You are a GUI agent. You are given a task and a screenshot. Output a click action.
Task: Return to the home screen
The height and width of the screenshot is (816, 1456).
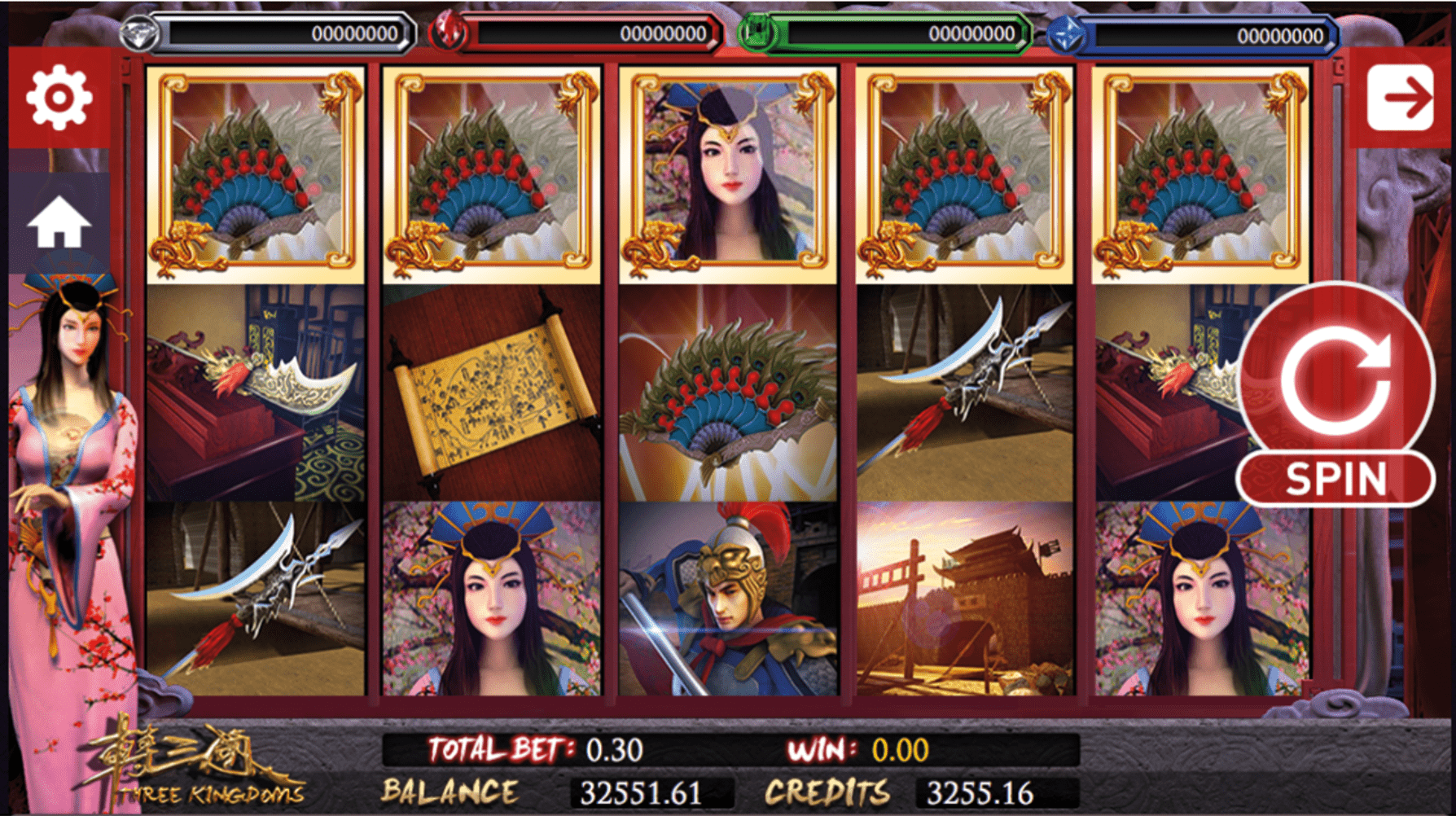click(59, 222)
